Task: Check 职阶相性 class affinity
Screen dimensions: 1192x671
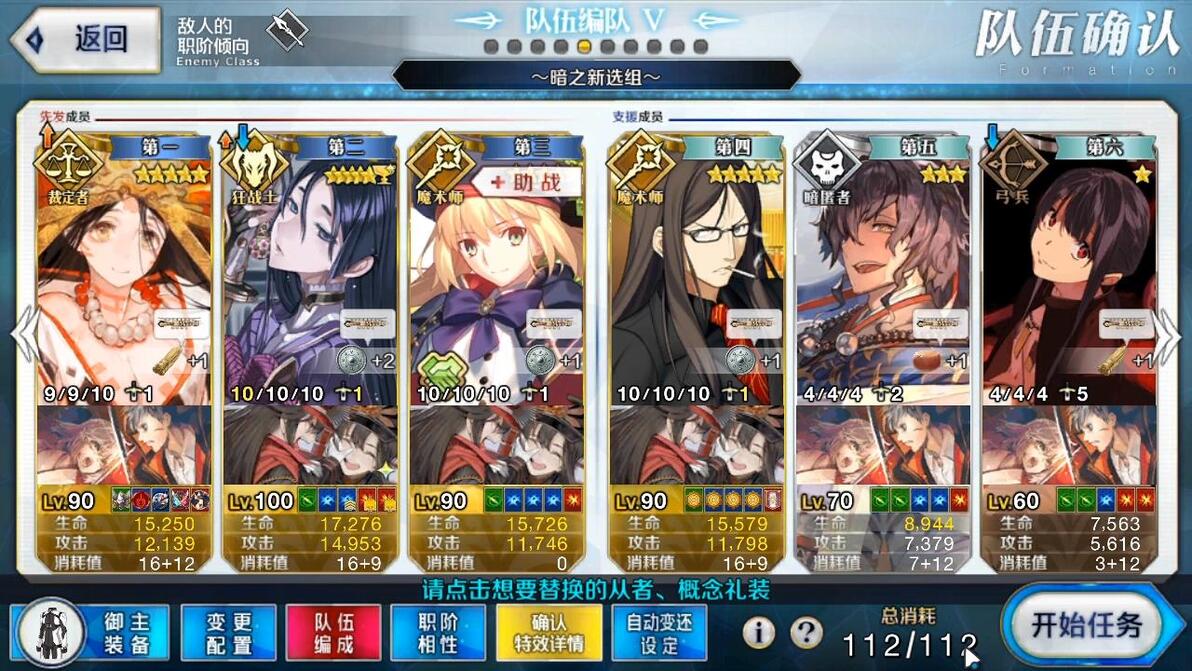Action: point(439,632)
